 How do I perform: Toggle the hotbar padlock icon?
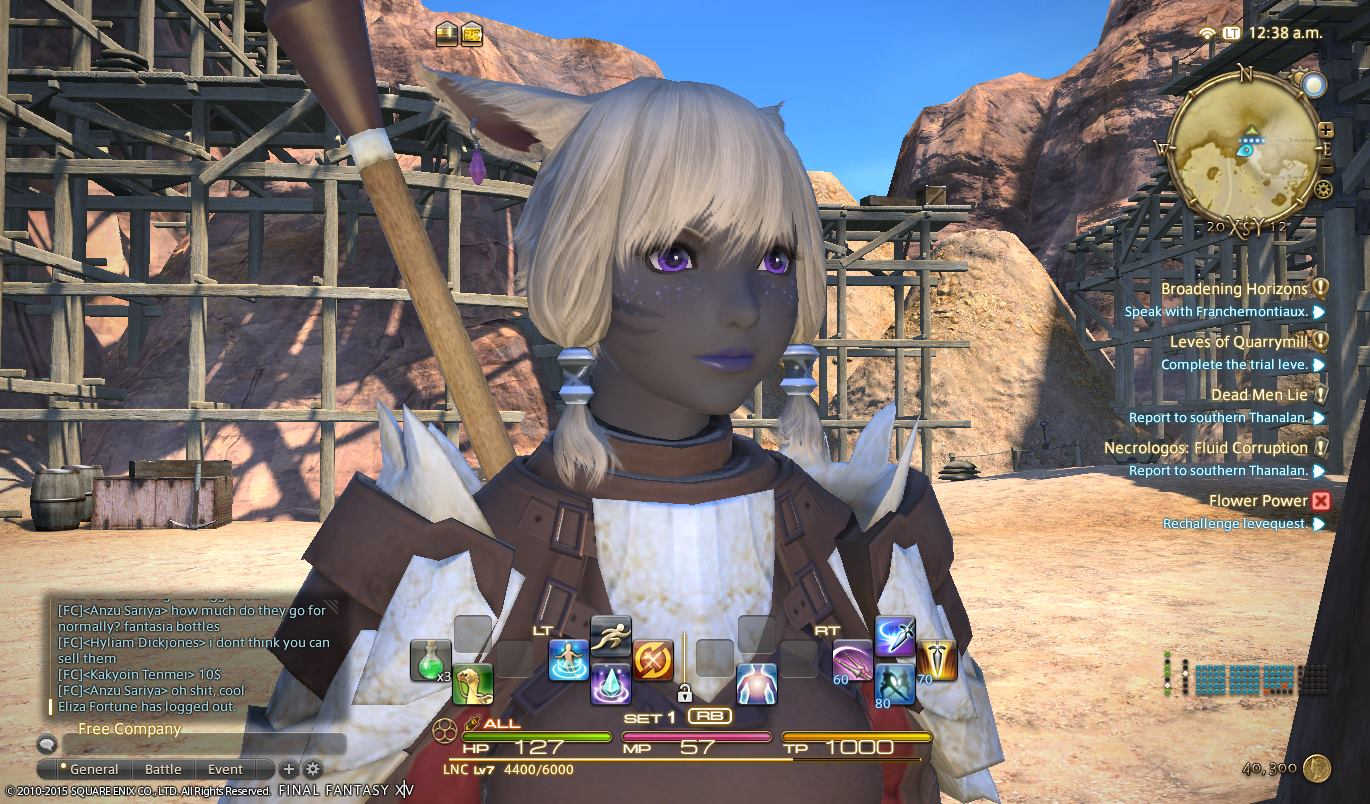(x=685, y=692)
